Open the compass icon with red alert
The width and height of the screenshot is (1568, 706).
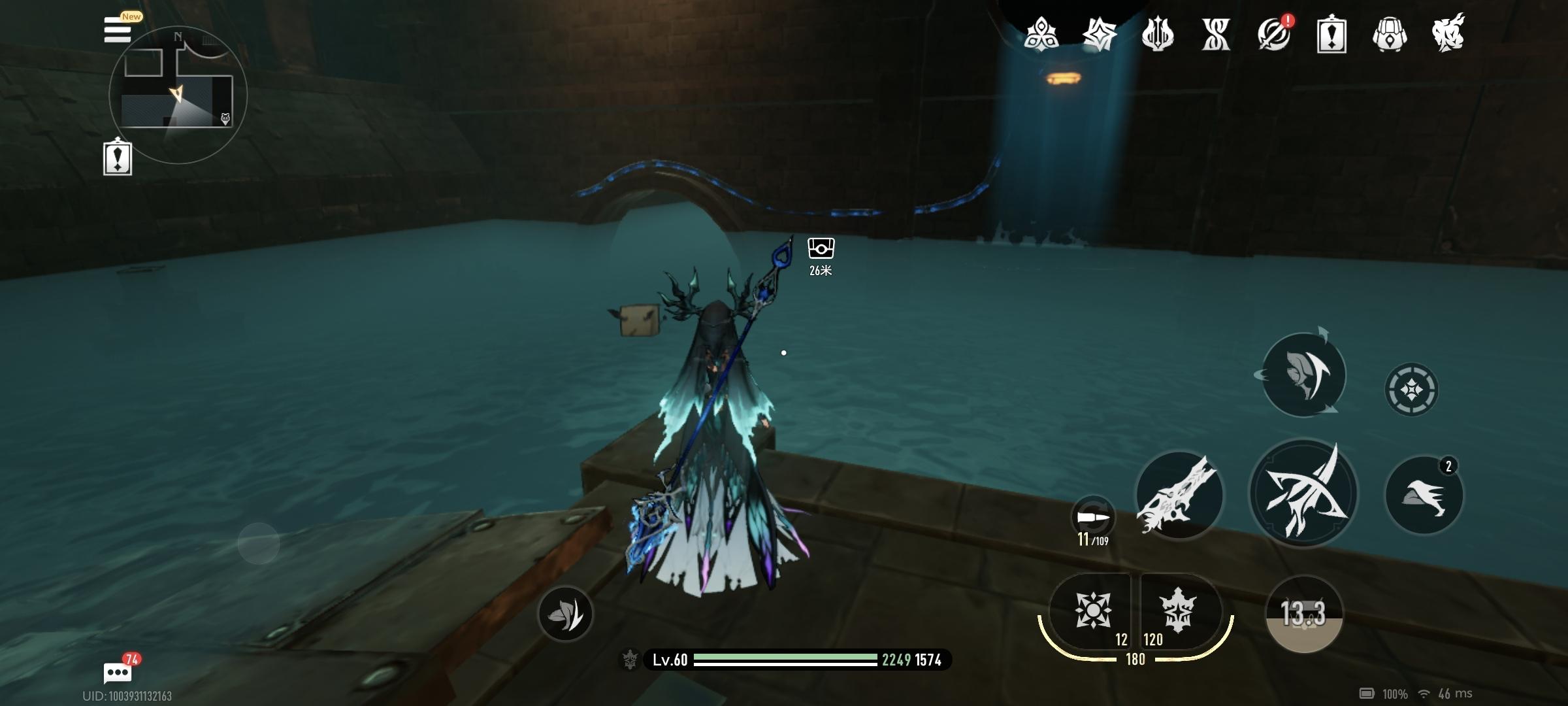pyautogui.click(x=1273, y=34)
